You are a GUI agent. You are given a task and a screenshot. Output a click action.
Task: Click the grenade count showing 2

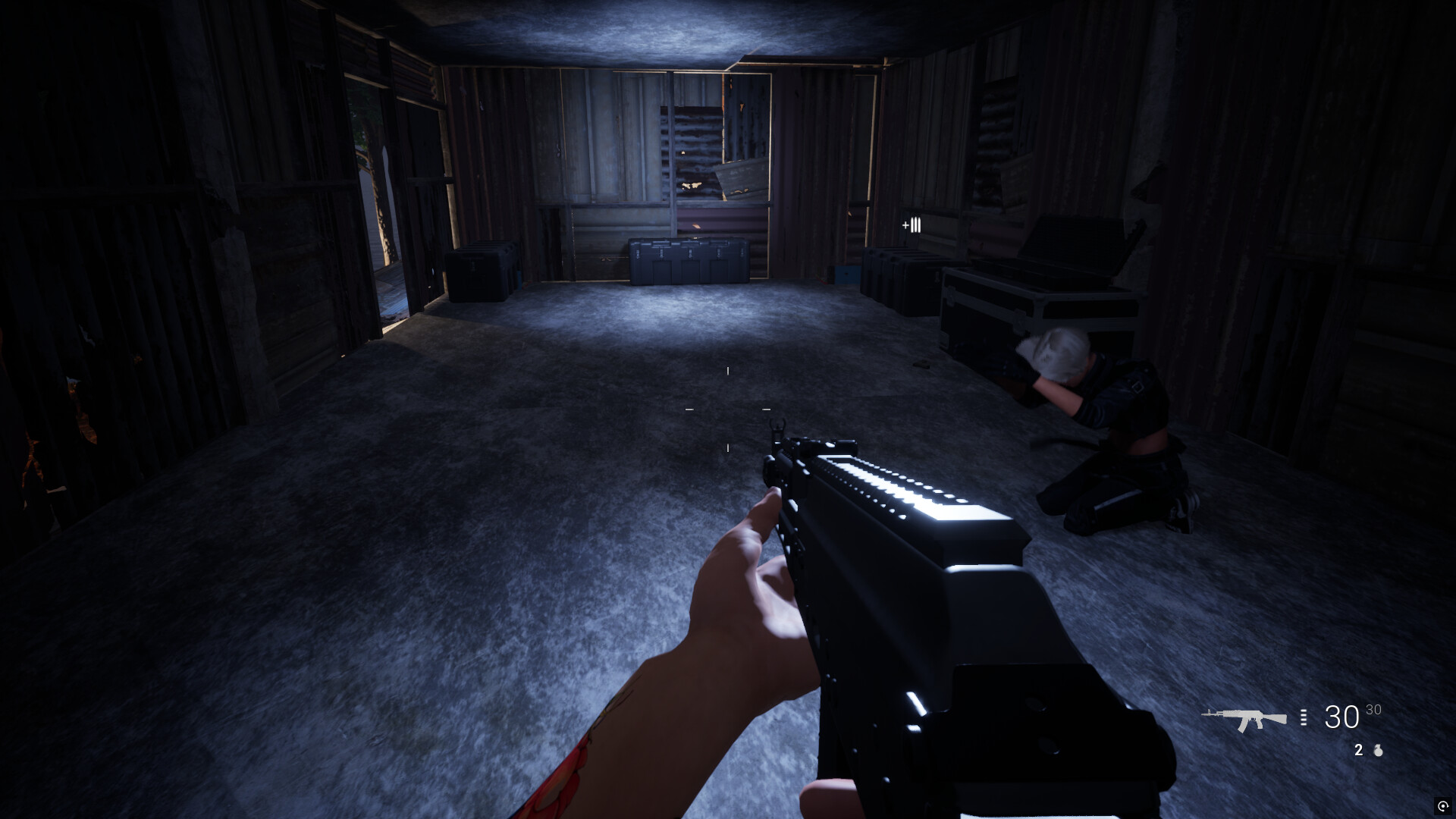1357,750
